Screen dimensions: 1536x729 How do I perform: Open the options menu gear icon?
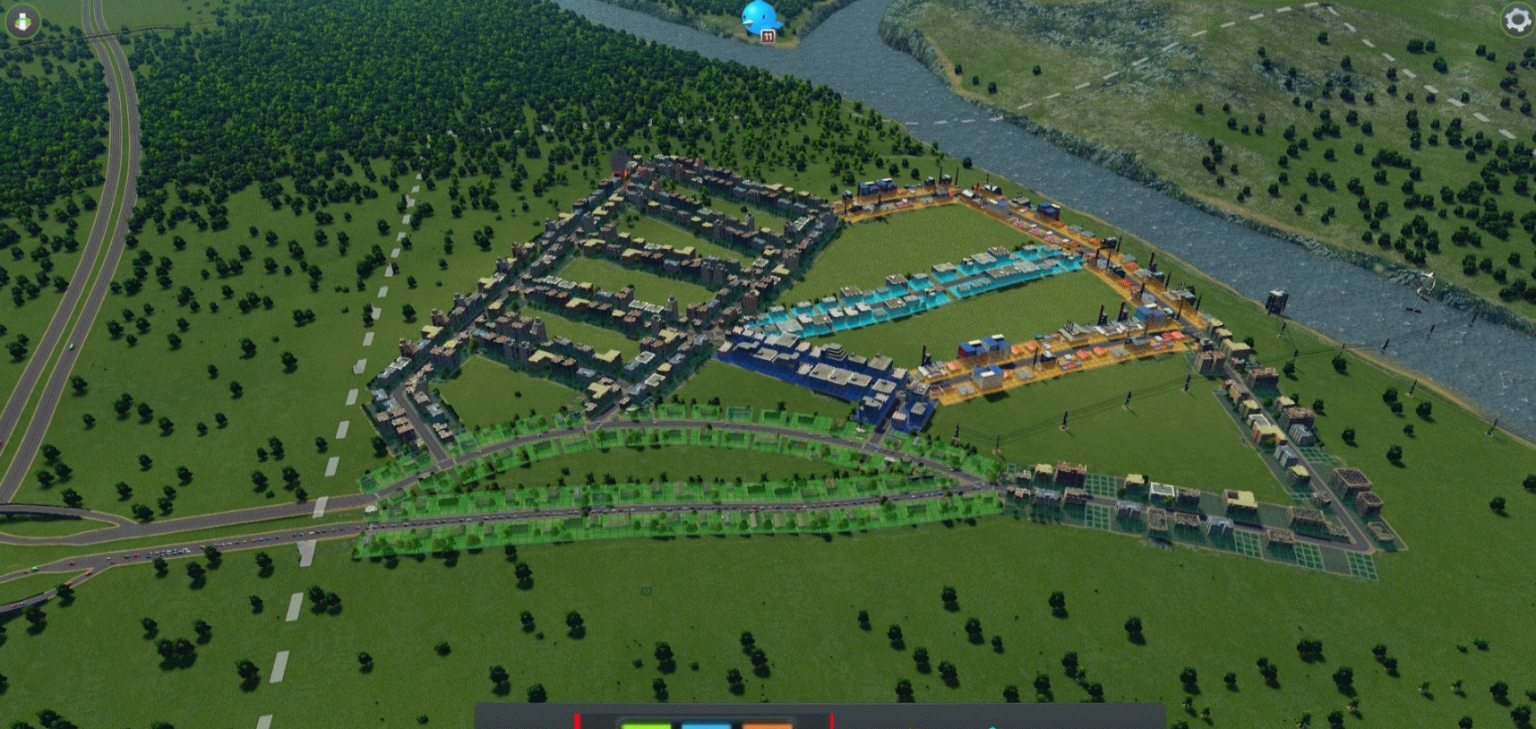tap(1518, 18)
